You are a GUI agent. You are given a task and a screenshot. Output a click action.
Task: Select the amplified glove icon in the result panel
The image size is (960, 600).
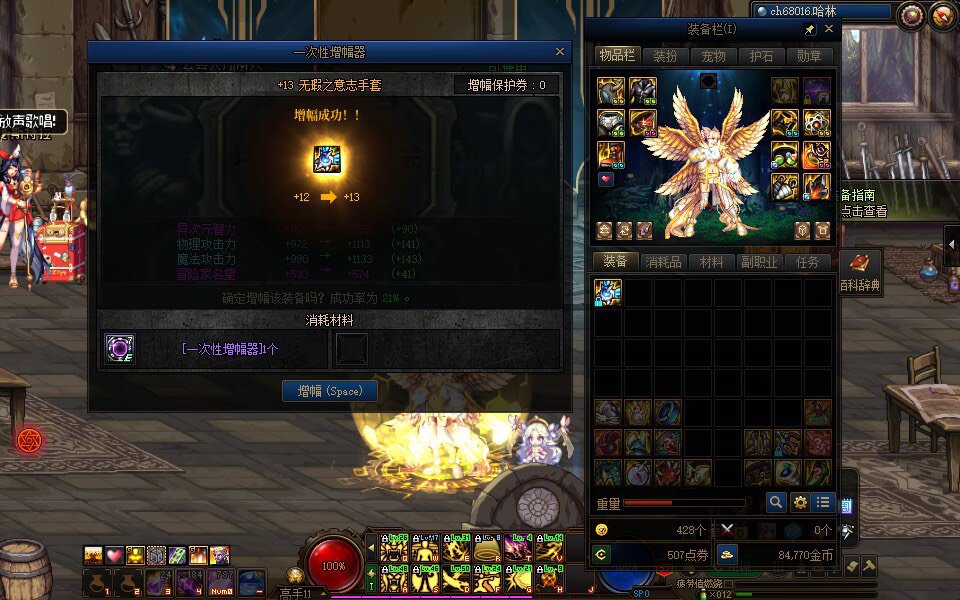(327, 160)
